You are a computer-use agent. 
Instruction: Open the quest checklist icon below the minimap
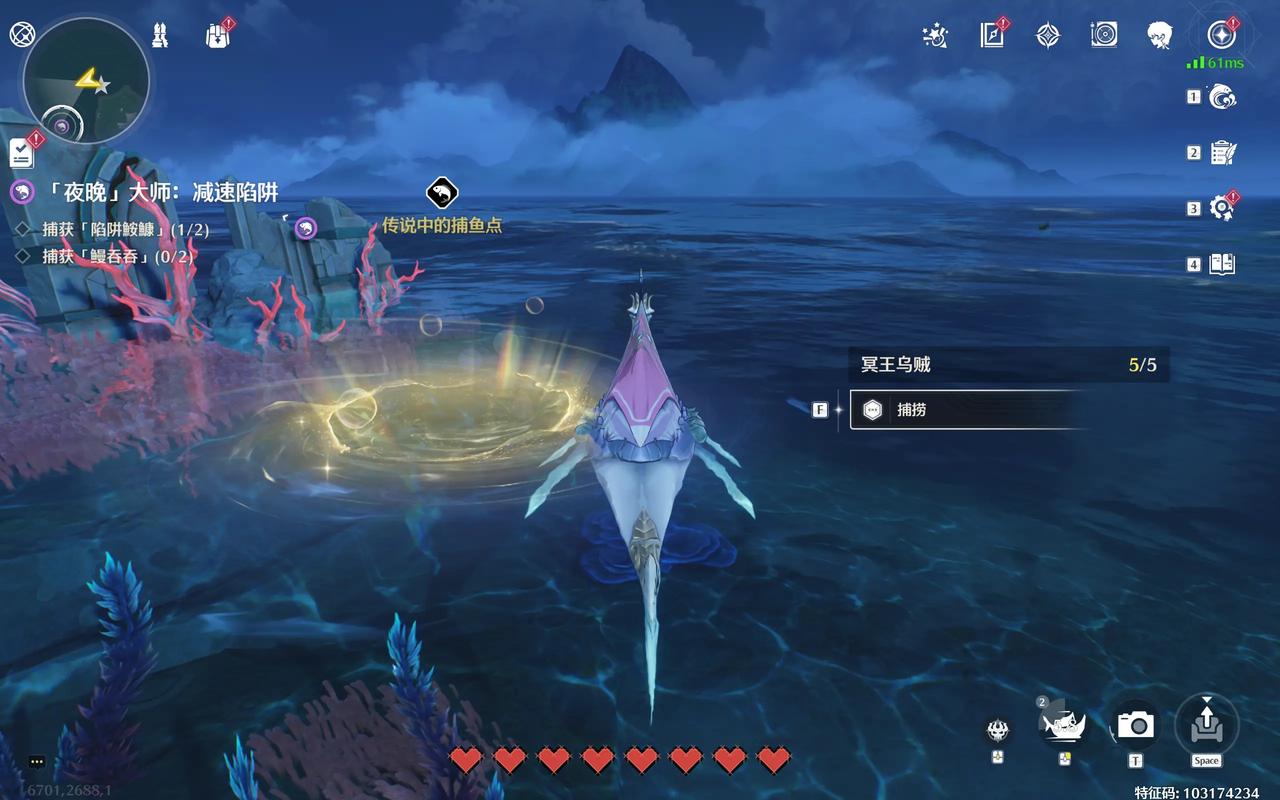pos(22,153)
